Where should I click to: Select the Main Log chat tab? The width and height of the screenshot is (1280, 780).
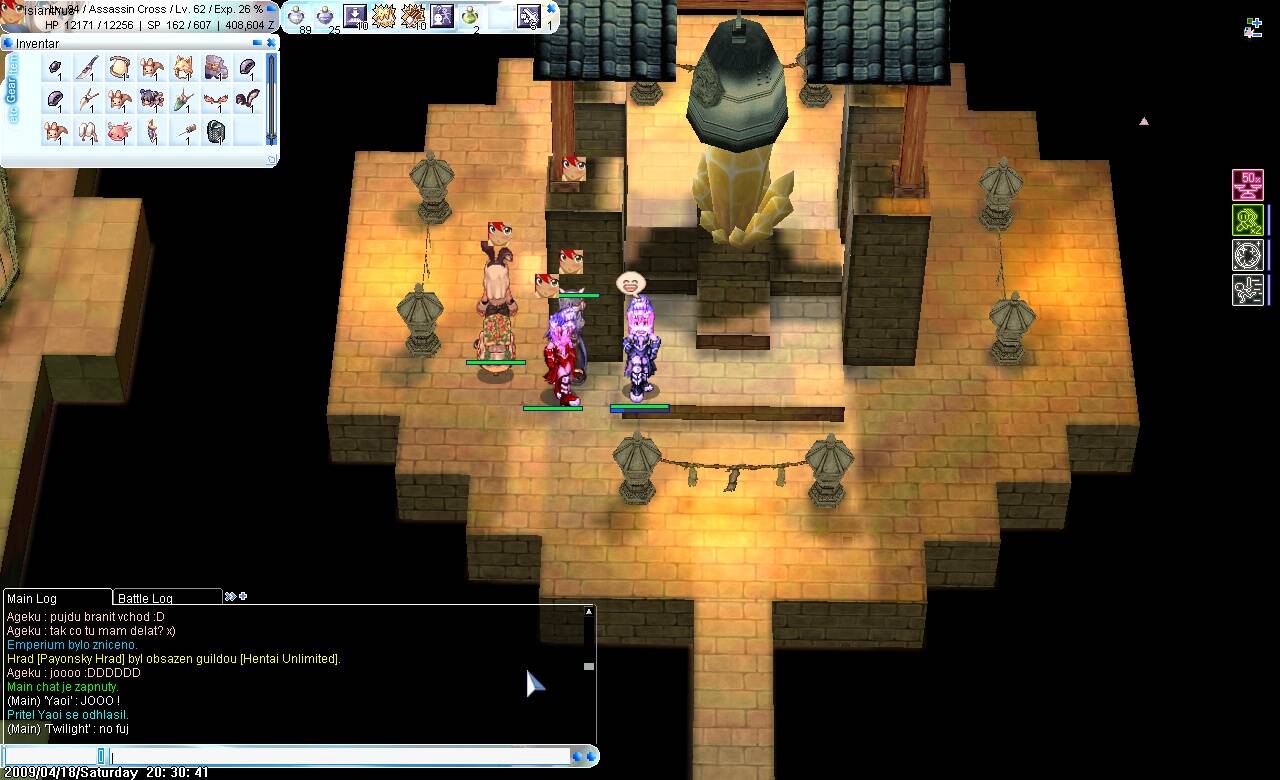click(x=32, y=598)
